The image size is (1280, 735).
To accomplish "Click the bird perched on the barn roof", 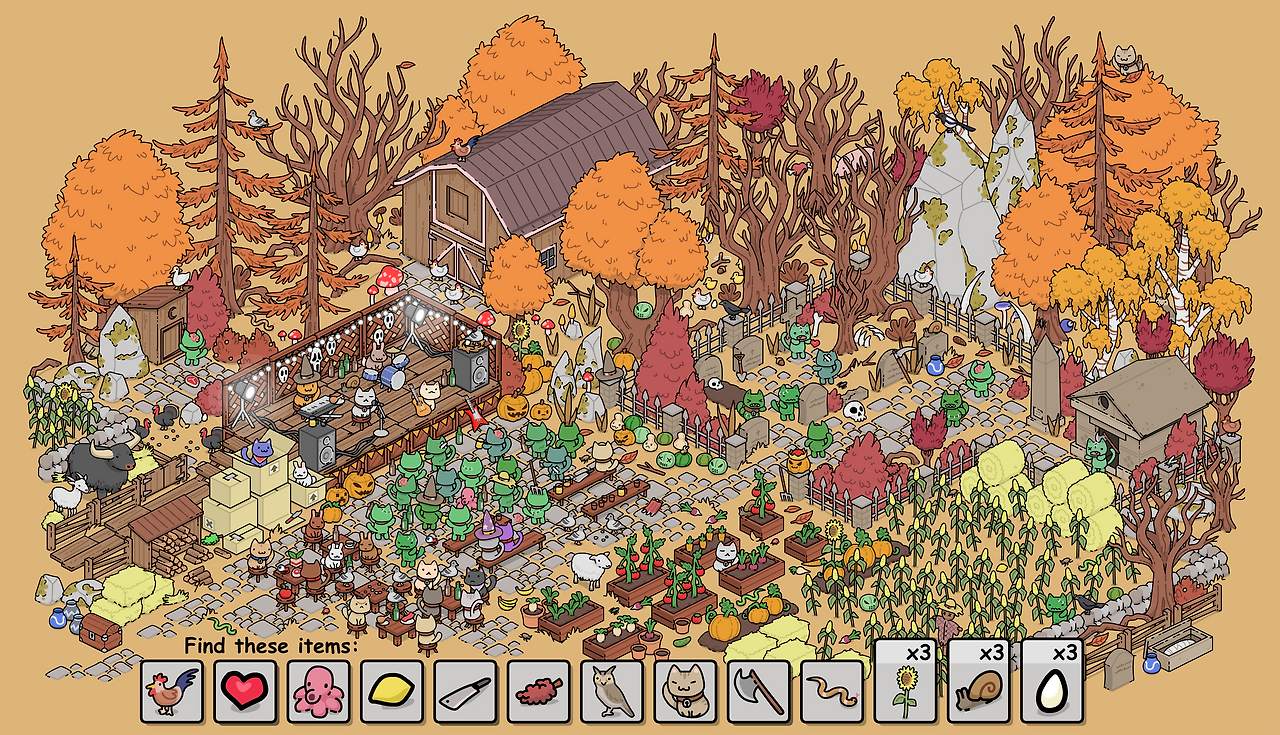I will (x=462, y=151).
